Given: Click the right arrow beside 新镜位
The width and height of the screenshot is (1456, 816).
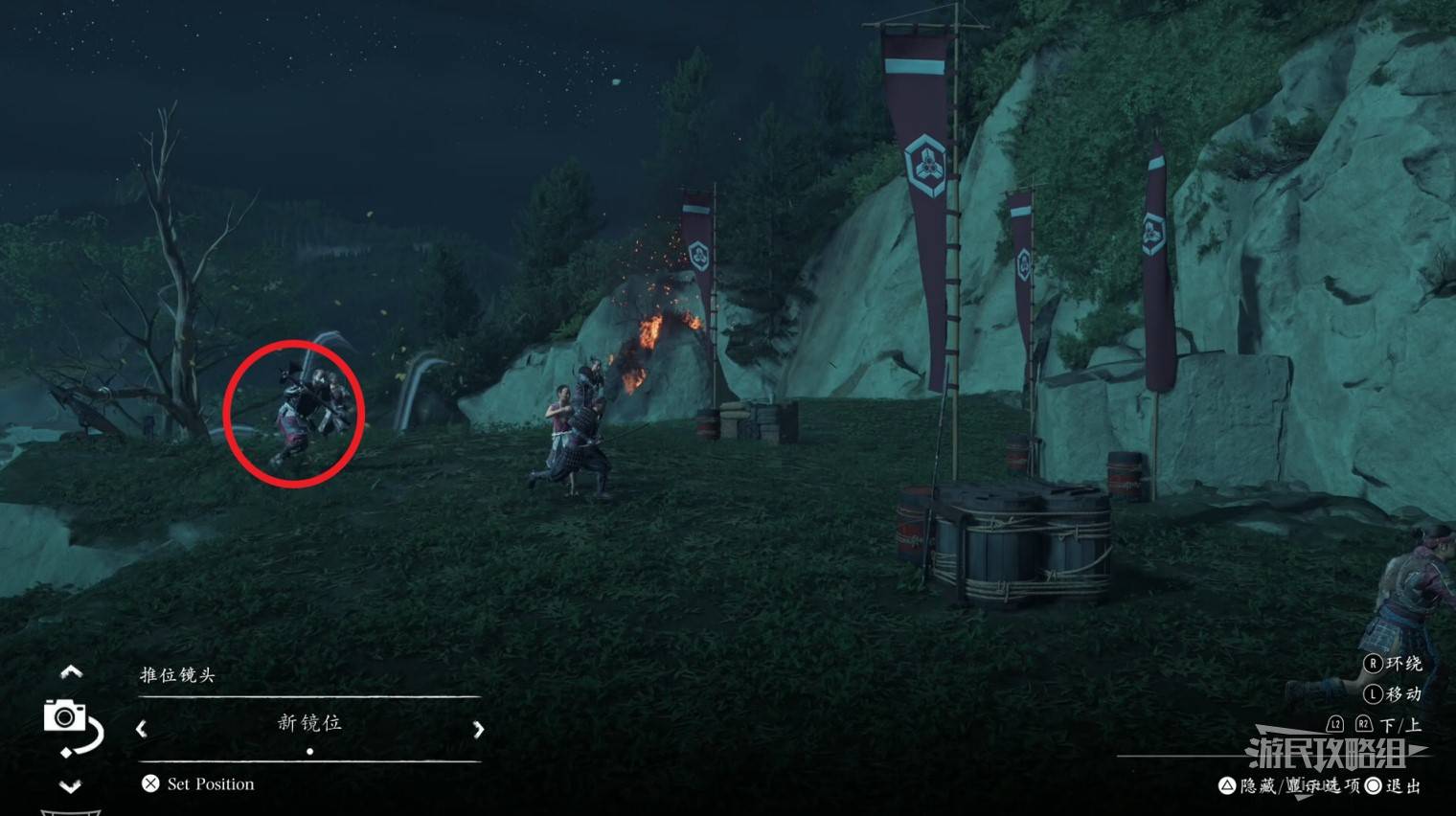Looking at the screenshot, I should tap(478, 729).
